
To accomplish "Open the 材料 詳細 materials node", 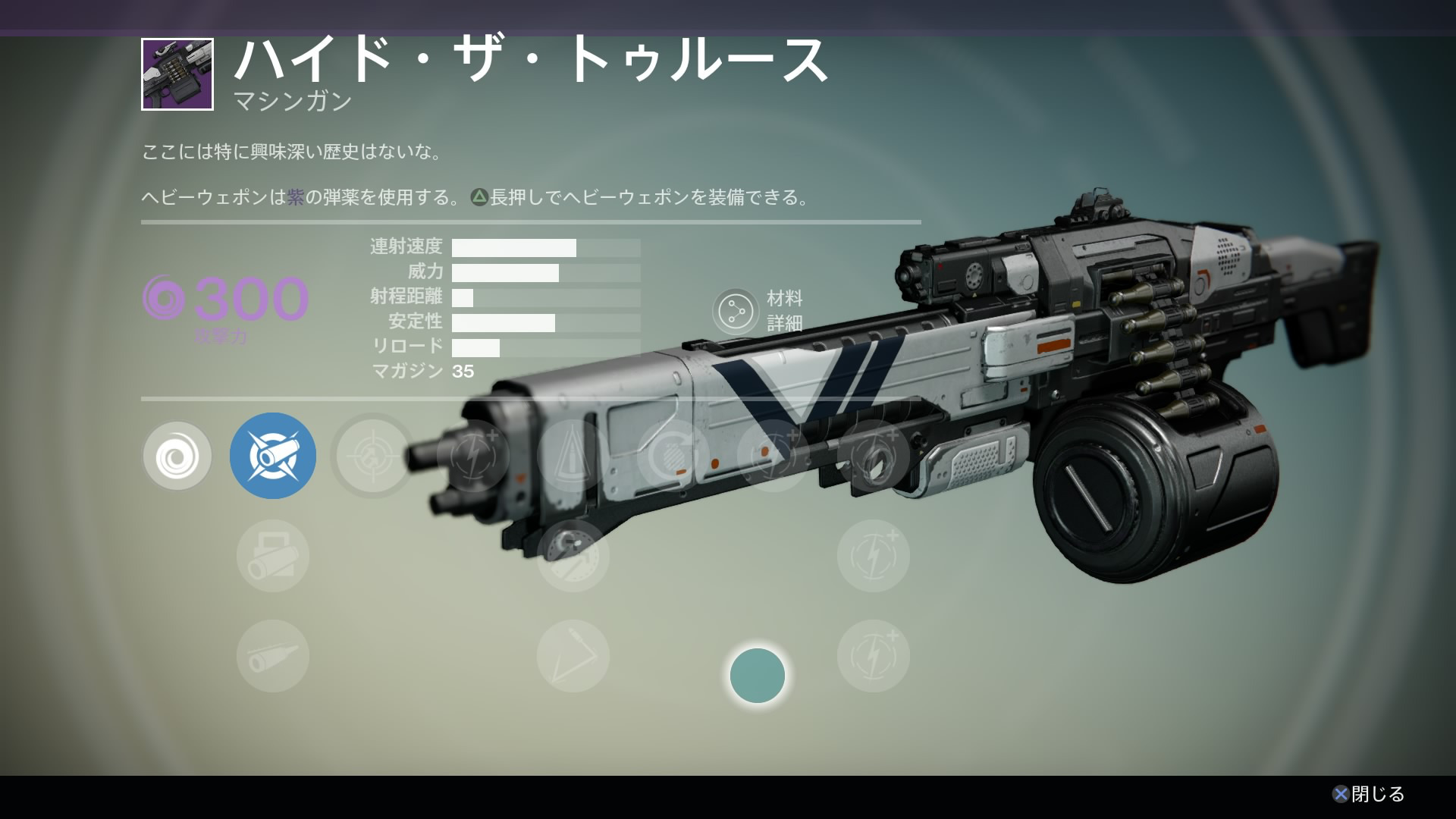I will 736,311.
